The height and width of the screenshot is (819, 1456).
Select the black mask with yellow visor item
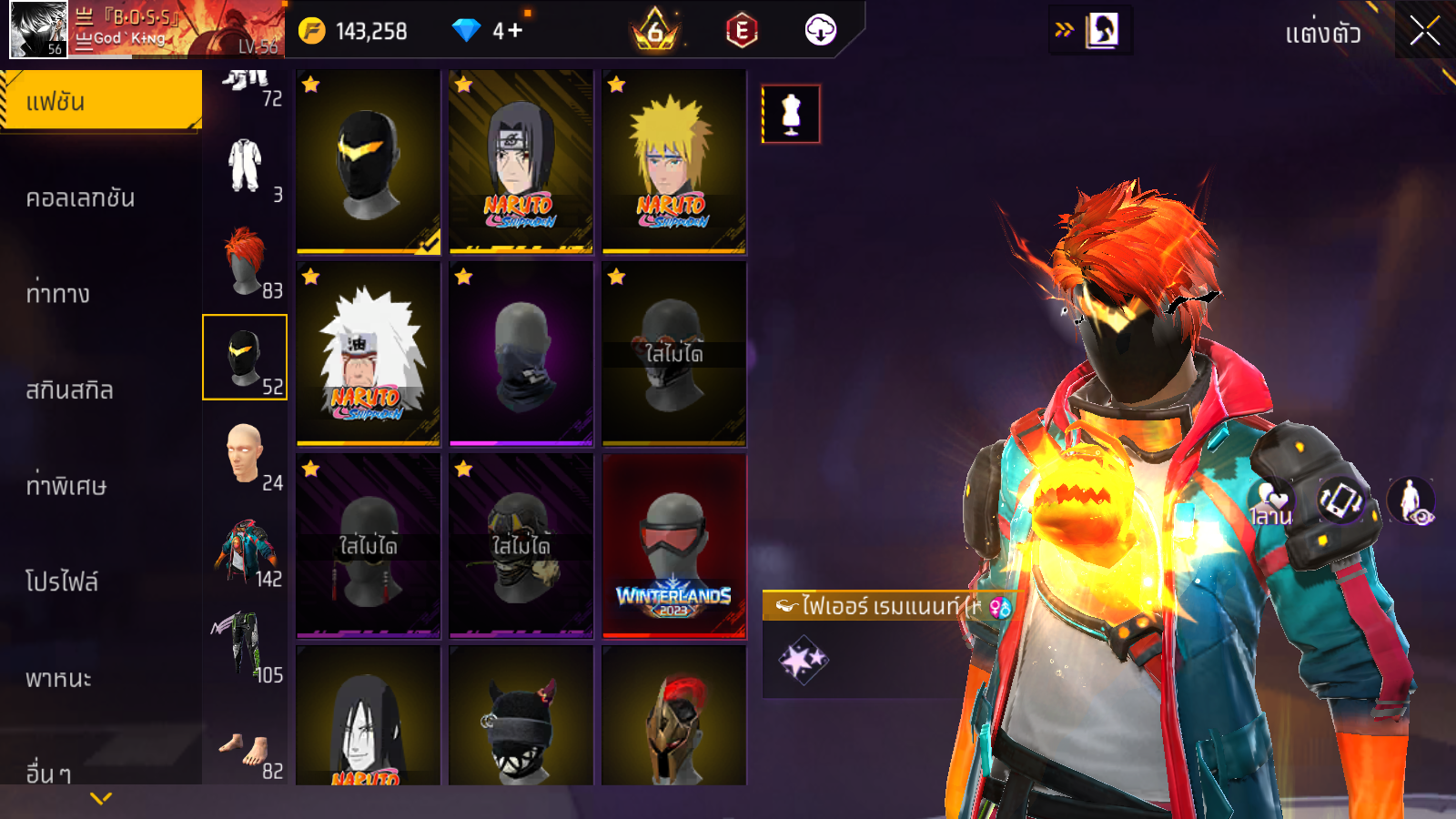[368, 161]
